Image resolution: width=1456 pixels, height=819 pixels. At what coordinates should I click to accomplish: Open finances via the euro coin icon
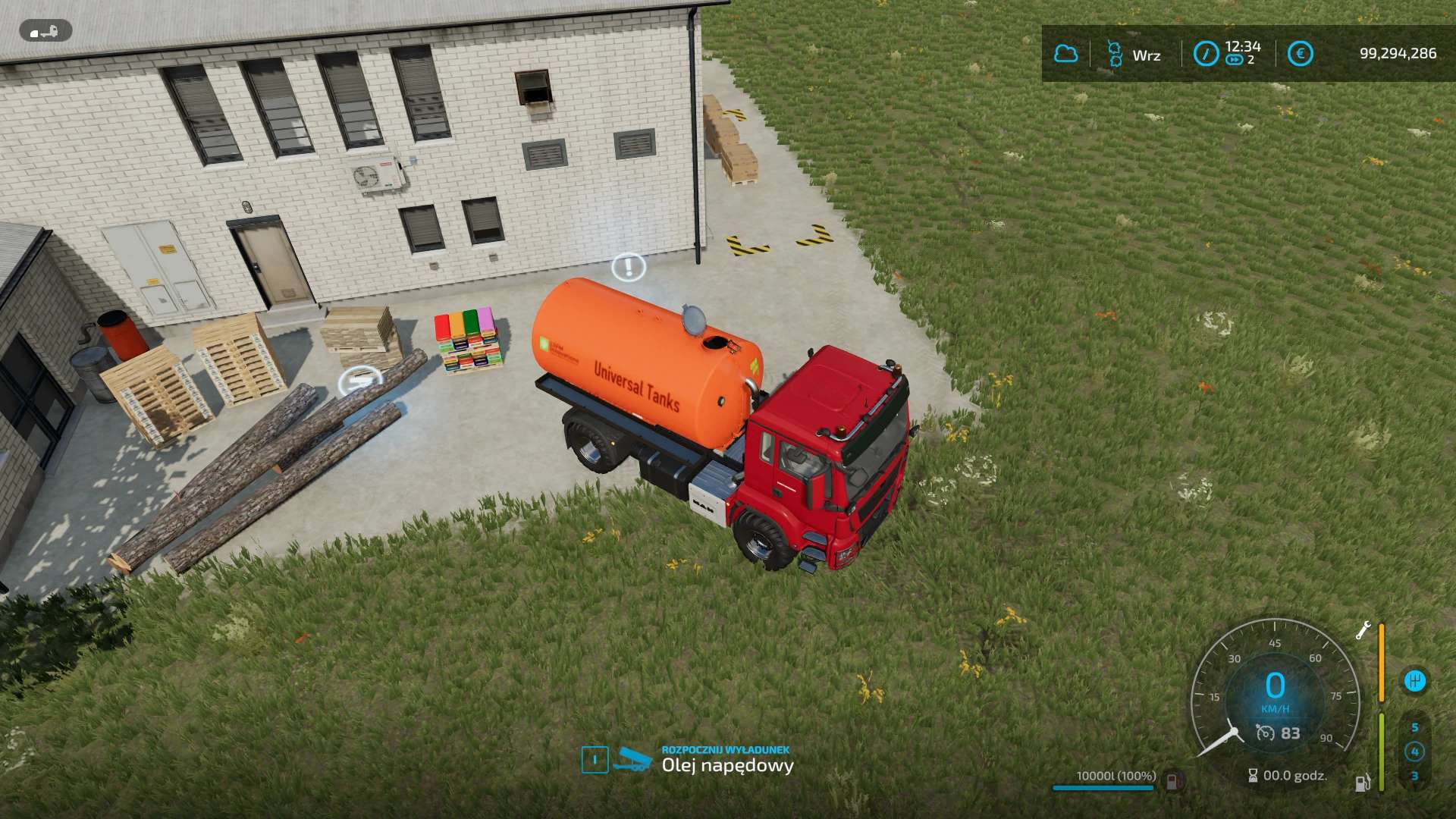(1300, 54)
